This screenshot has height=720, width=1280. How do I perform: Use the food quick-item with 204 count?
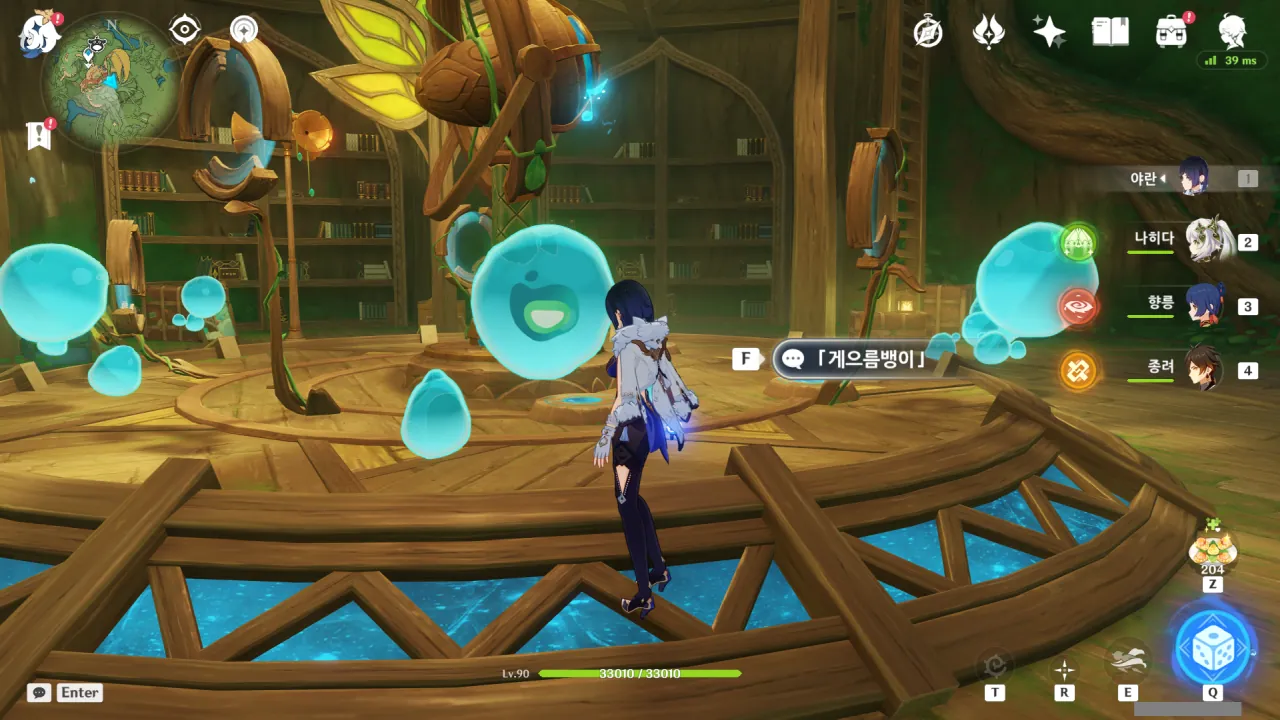tap(1212, 548)
